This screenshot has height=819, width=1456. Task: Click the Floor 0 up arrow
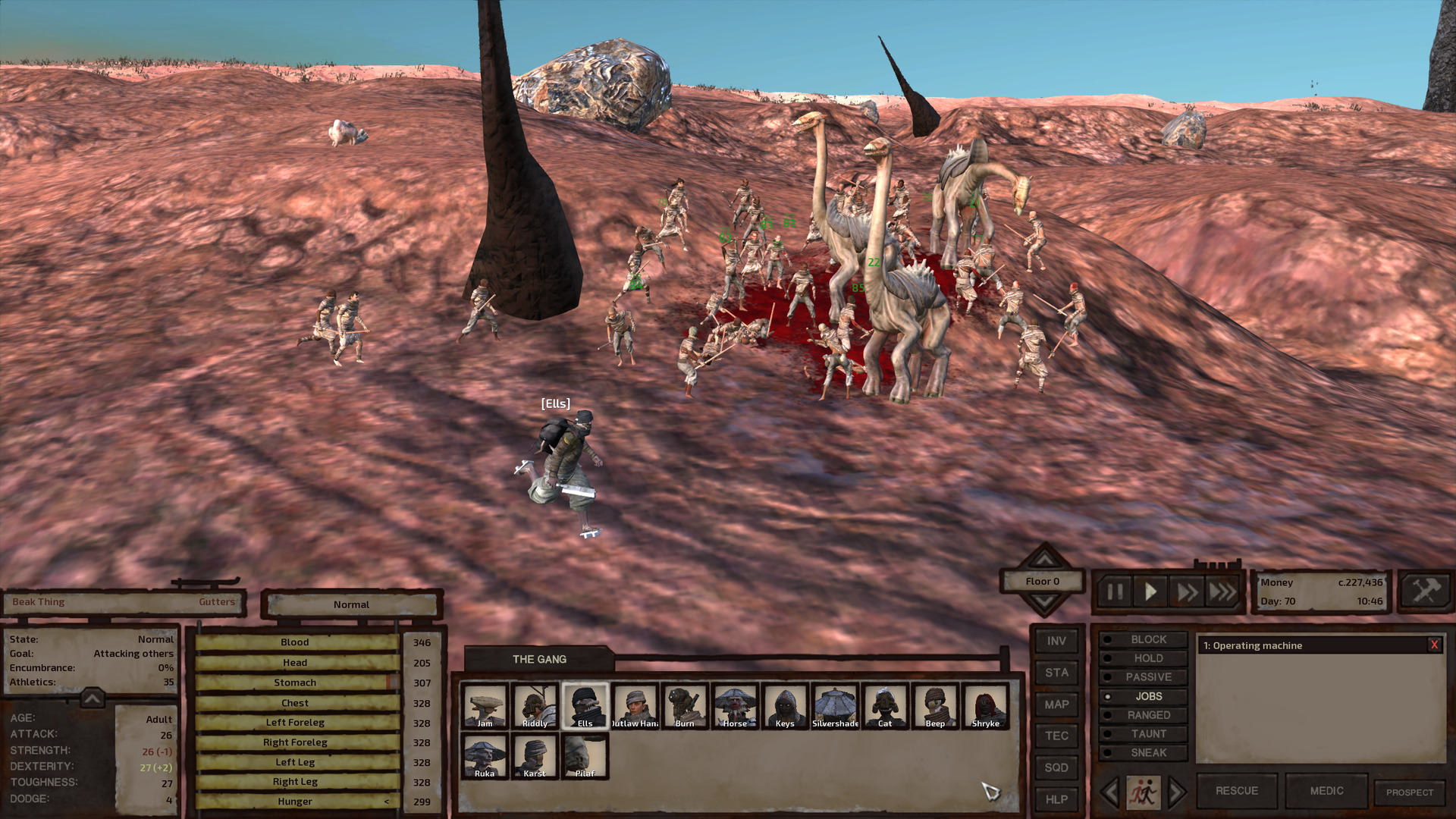(1043, 562)
